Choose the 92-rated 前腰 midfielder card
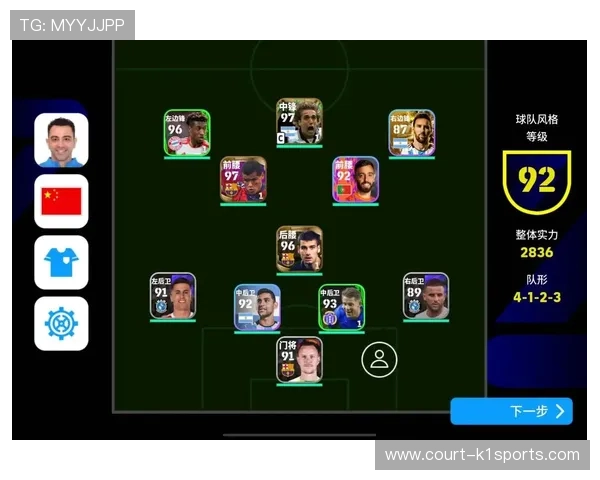The height and width of the screenshot is (480, 600). click(356, 180)
